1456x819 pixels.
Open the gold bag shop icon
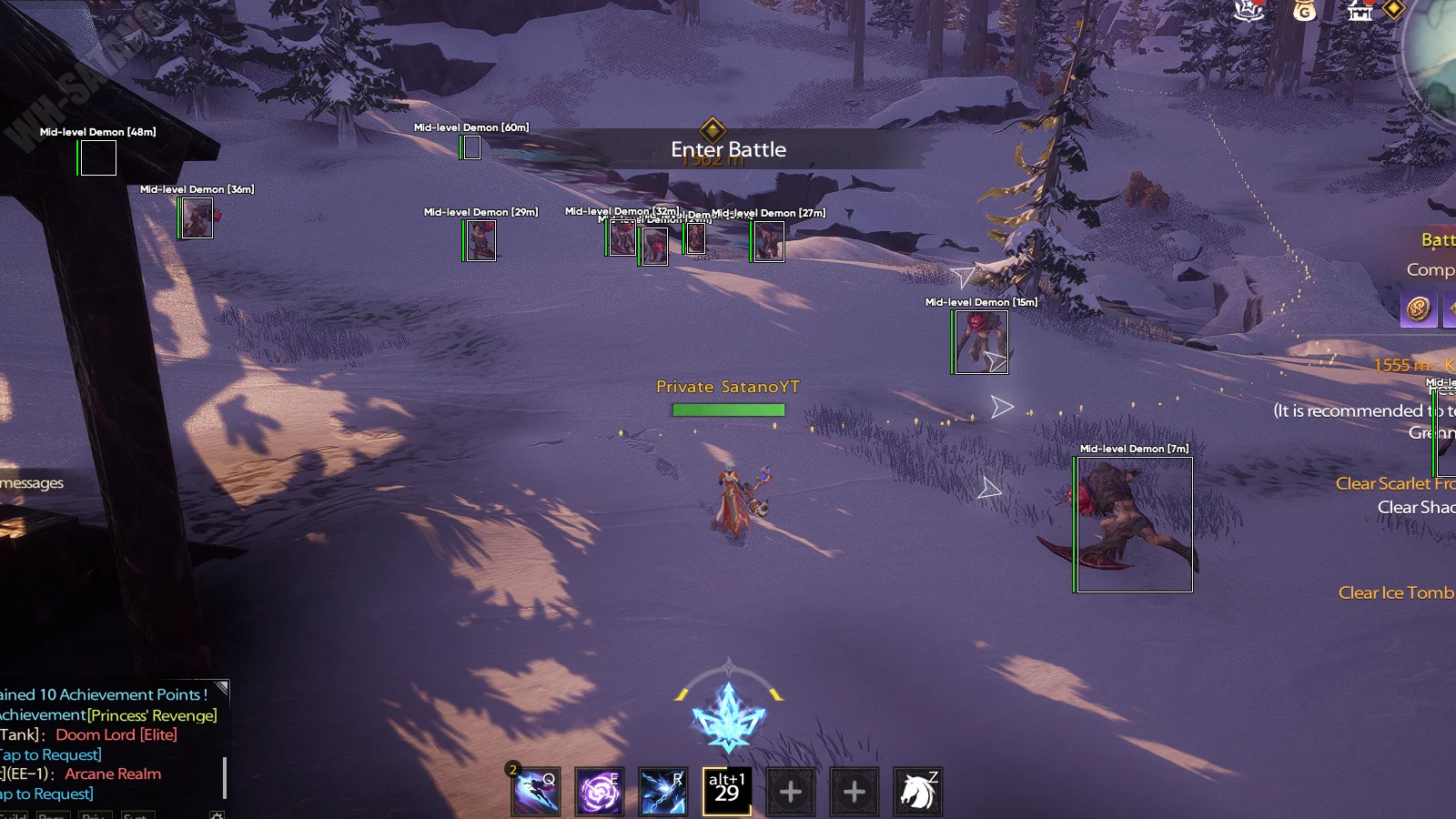(x=1305, y=10)
